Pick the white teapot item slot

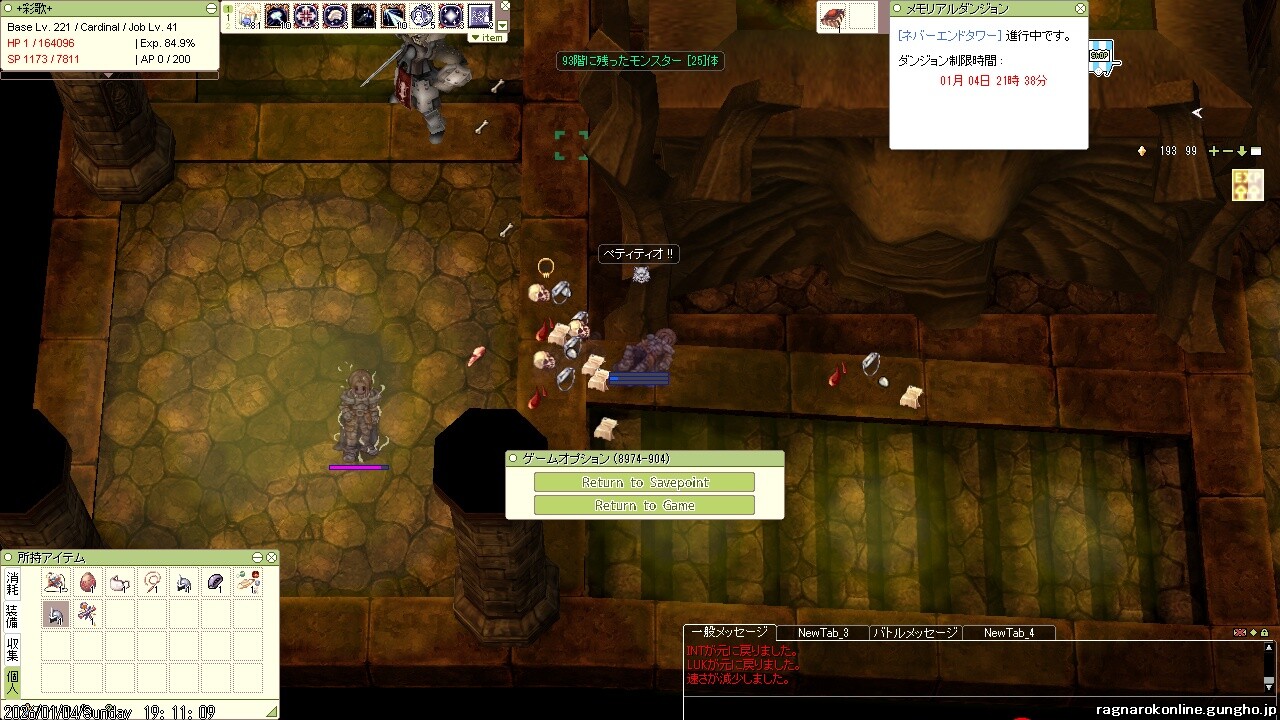coord(120,583)
